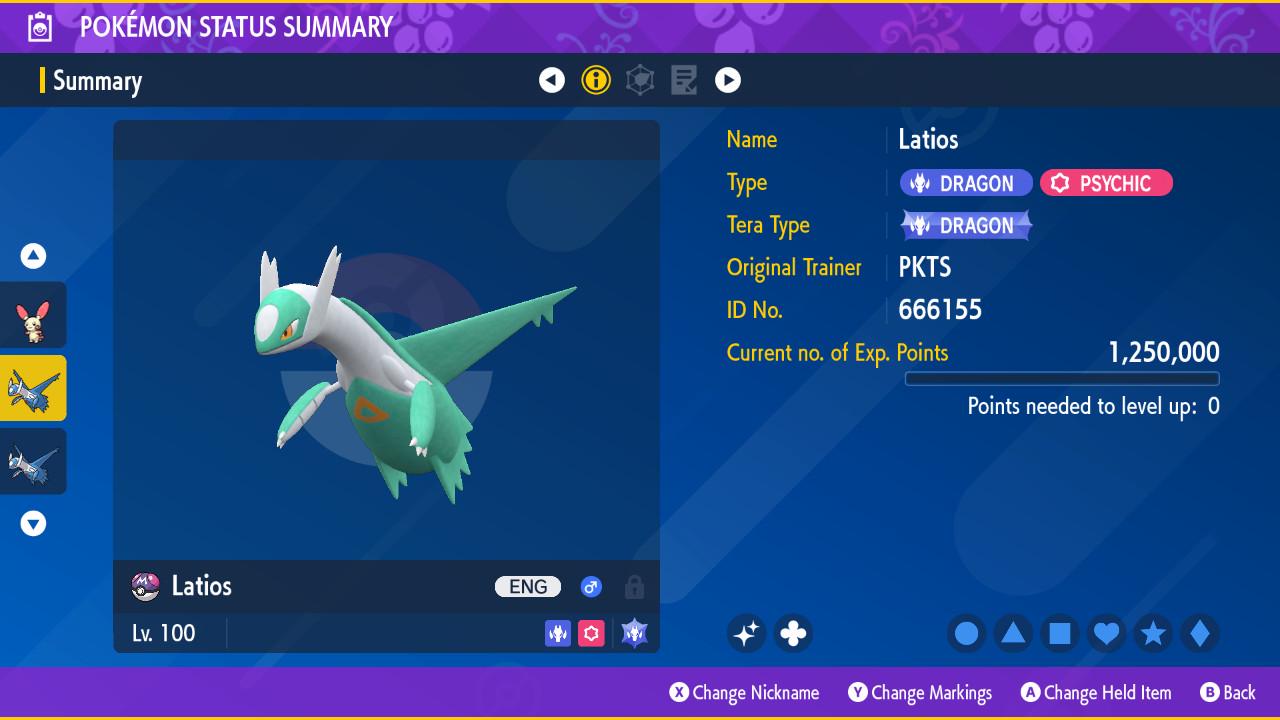1280x720 pixels.
Task: Open the trainer memo notes tab
Action: click(x=684, y=80)
